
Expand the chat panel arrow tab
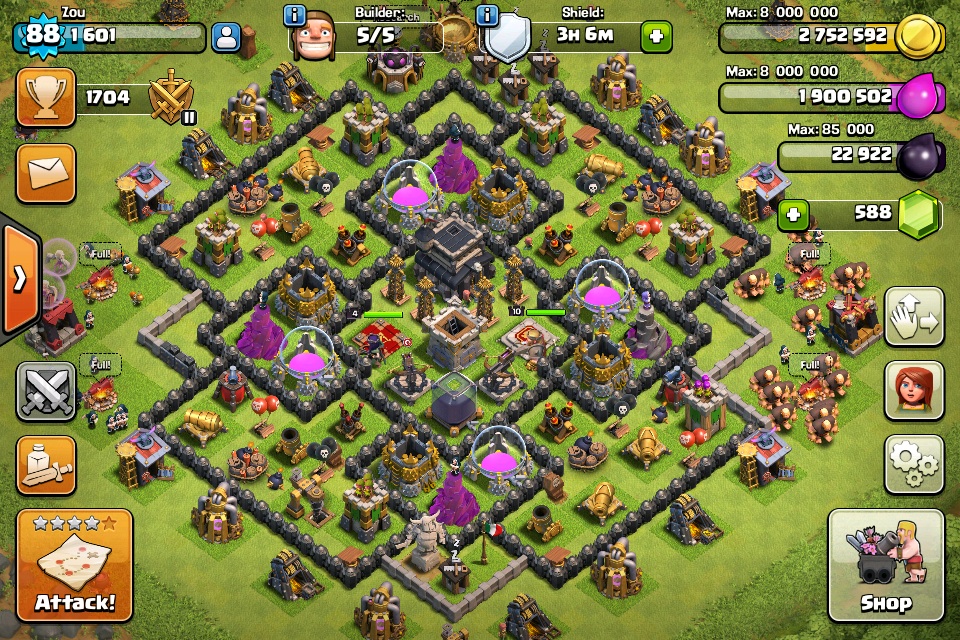tap(20, 280)
